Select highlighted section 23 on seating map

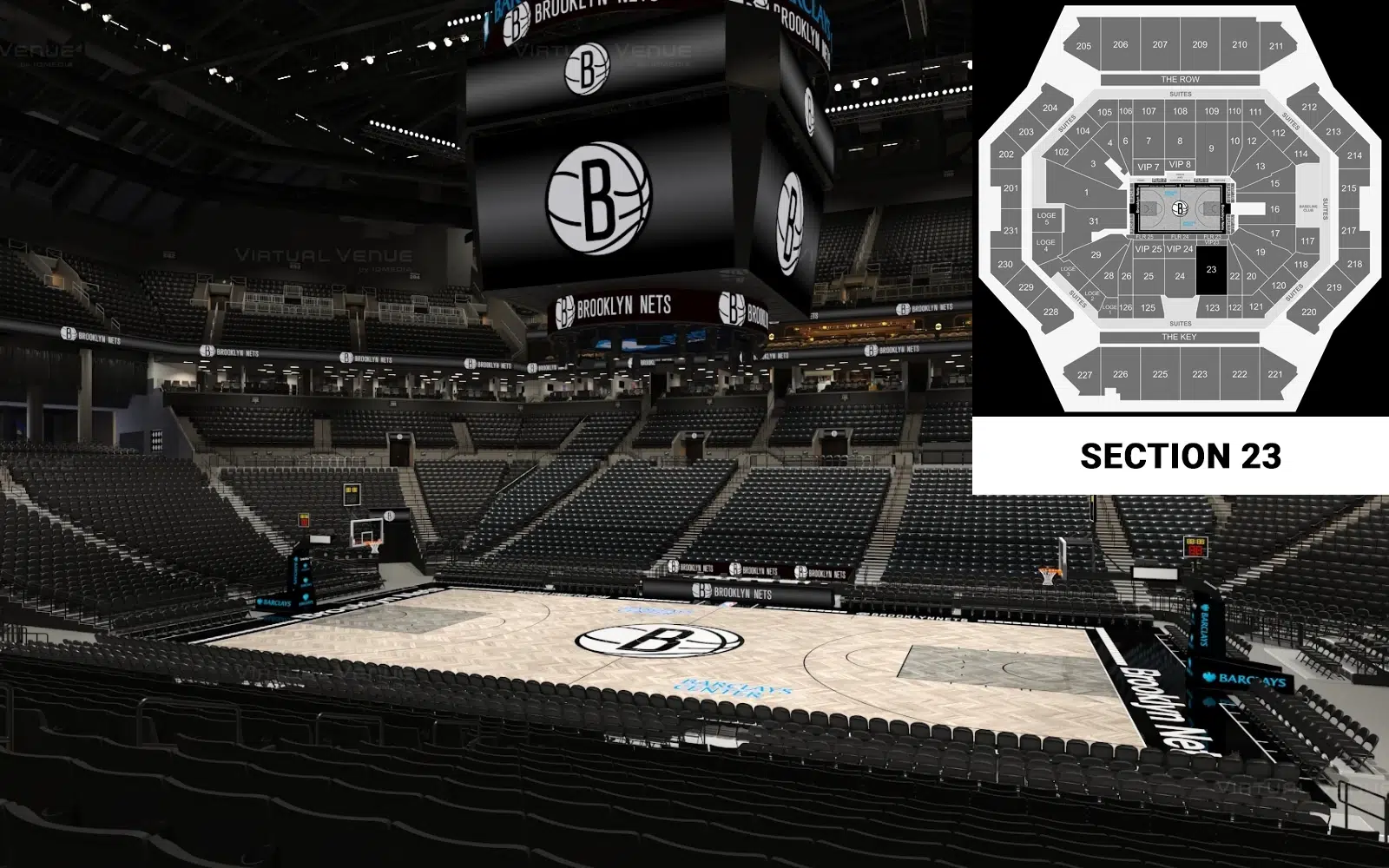[1211, 270]
